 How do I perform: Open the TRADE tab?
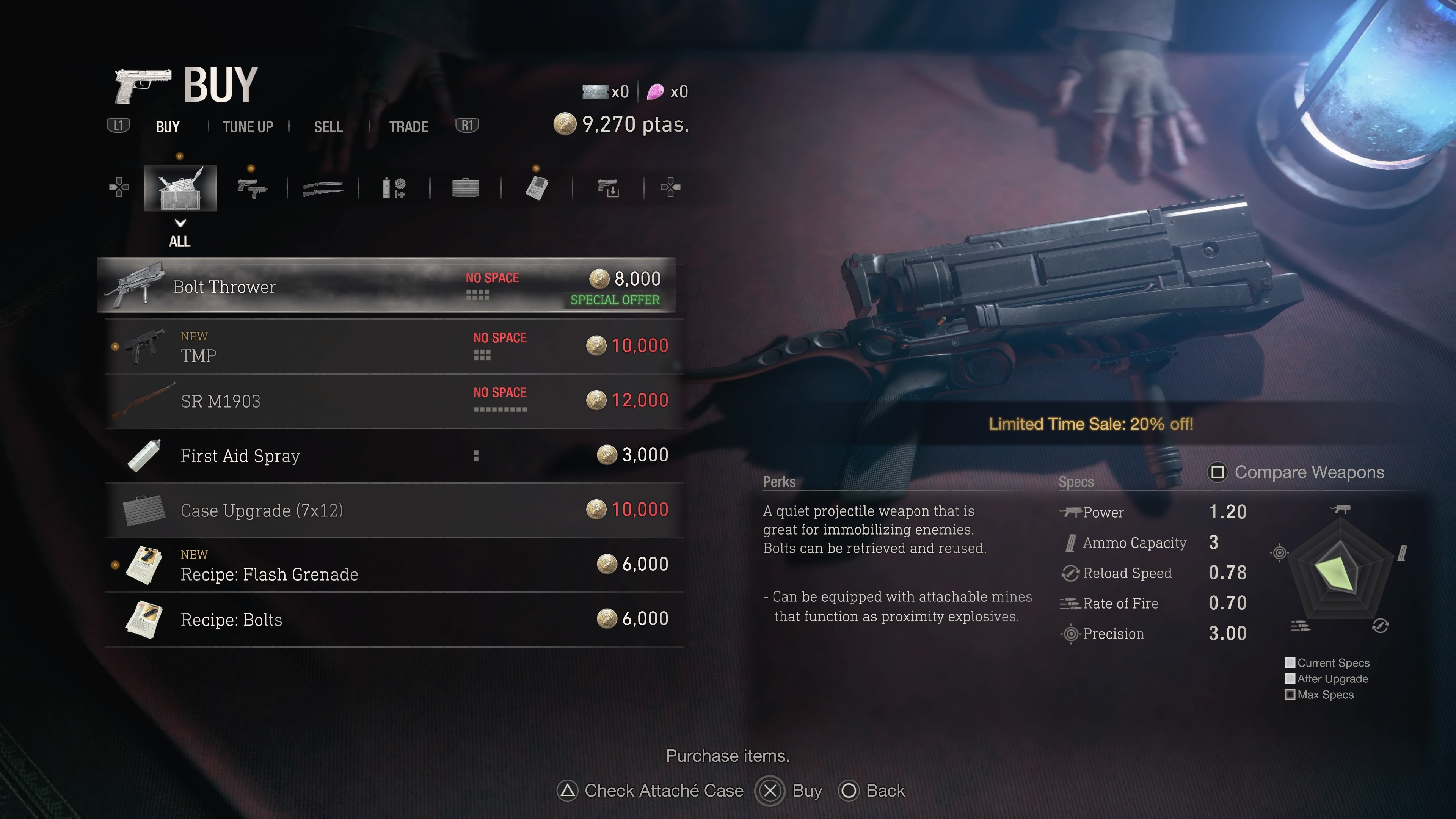pos(408,126)
